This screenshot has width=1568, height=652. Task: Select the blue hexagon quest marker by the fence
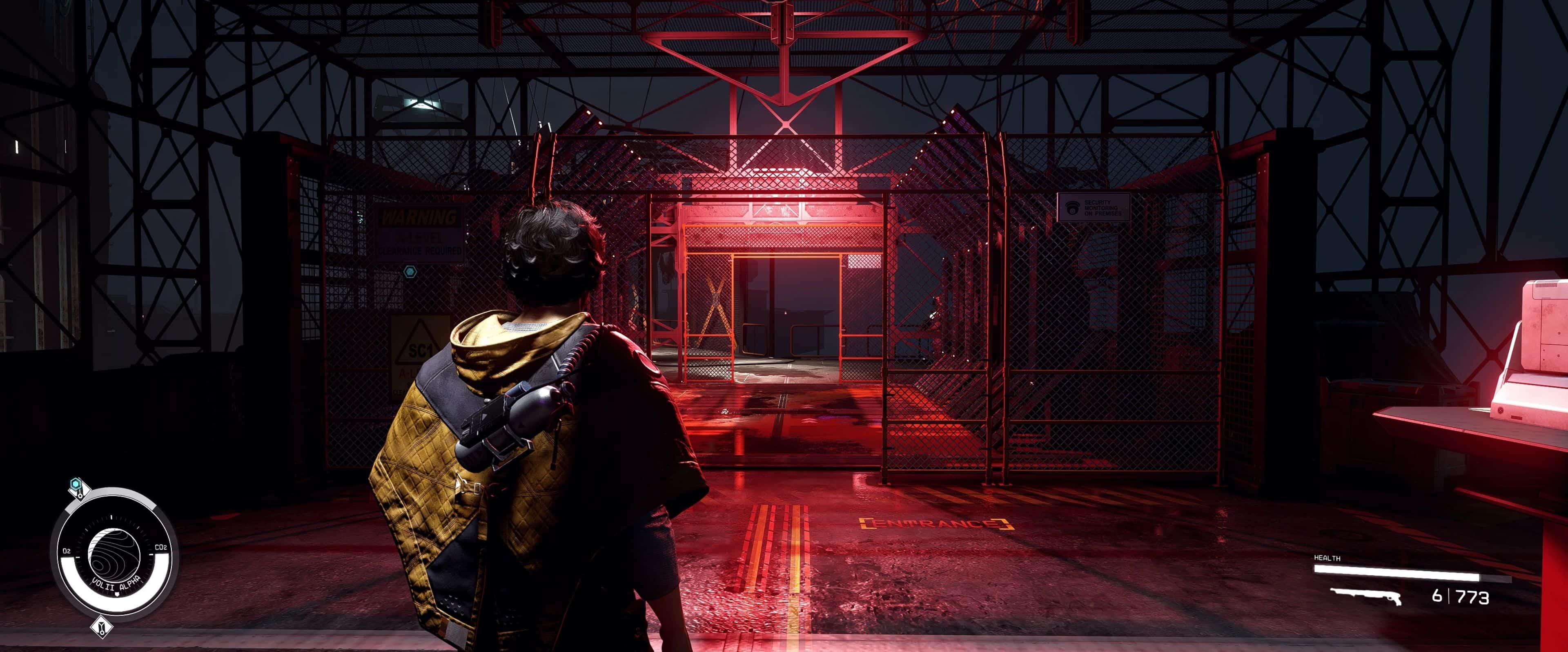[x=410, y=272]
